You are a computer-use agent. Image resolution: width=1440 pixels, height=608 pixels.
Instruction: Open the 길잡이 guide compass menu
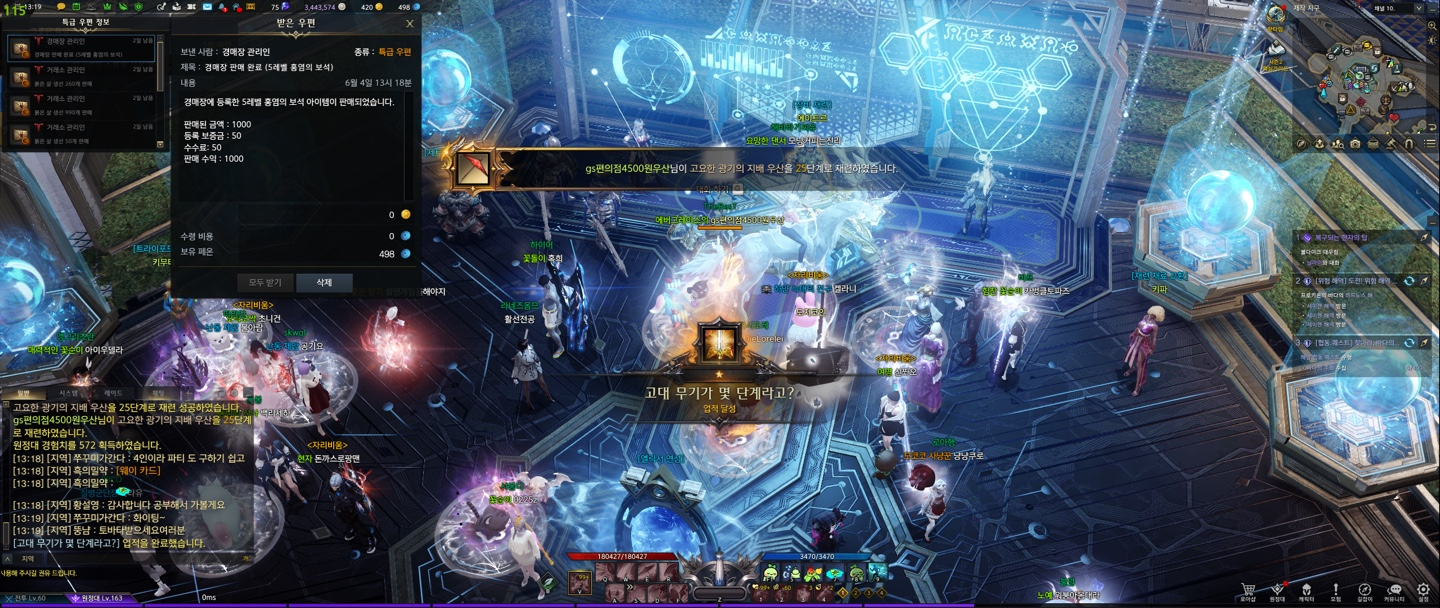(1365, 590)
